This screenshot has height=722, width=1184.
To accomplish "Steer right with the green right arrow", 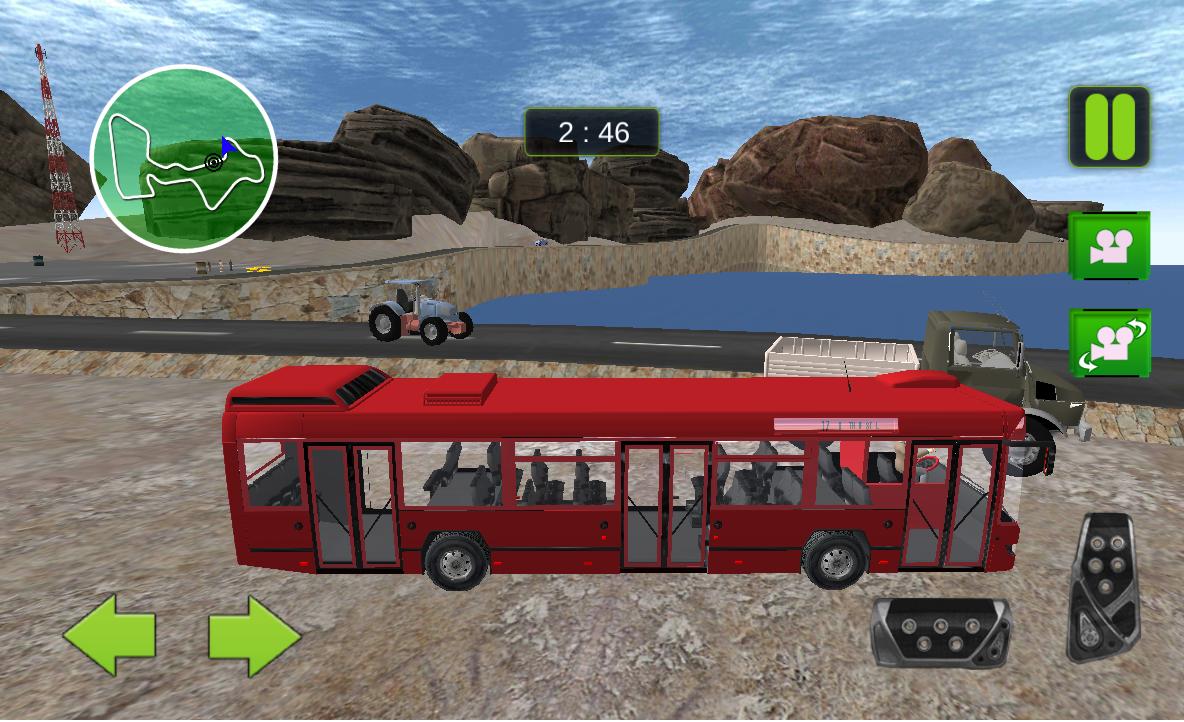I will coord(254,633).
